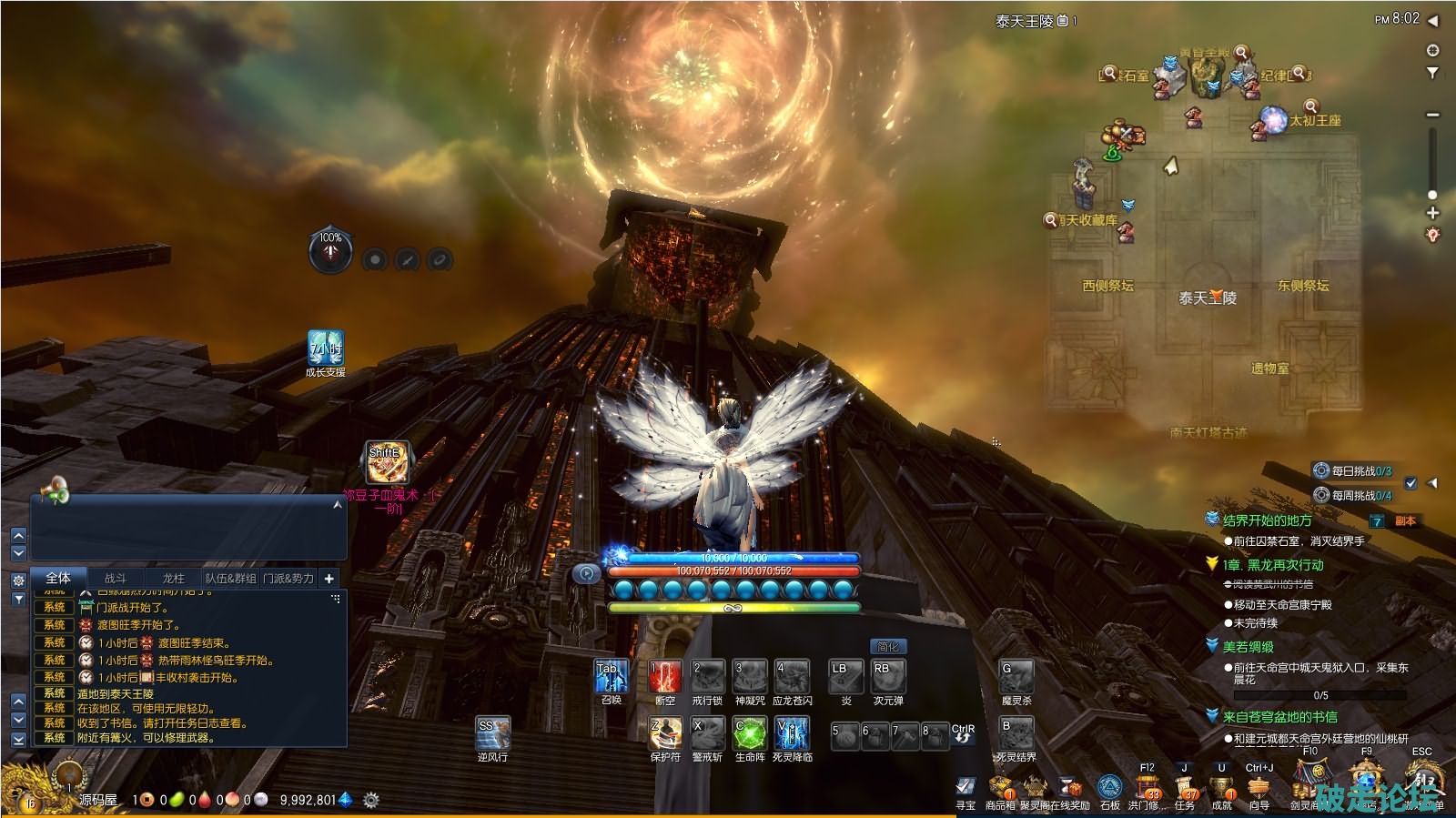
Task: Use the 召唤 summon skill
Action: (x=611, y=678)
